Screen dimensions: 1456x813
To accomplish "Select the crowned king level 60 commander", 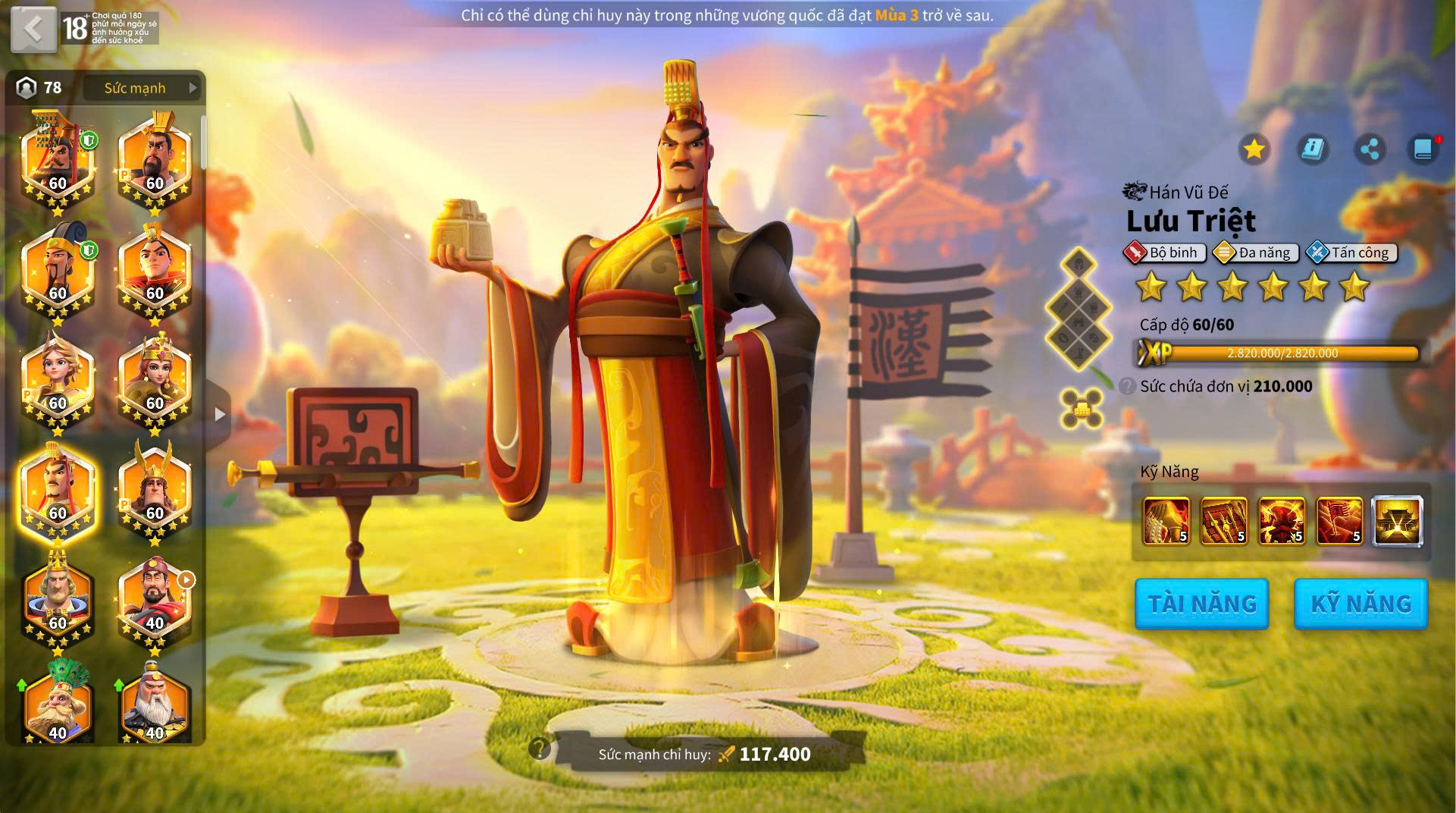I will click(x=58, y=603).
